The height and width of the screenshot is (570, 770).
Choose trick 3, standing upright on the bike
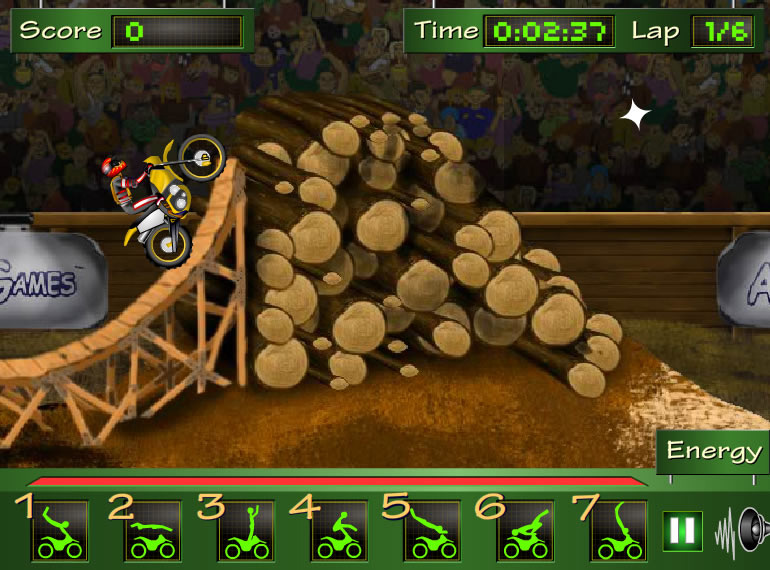tap(245, 530)
